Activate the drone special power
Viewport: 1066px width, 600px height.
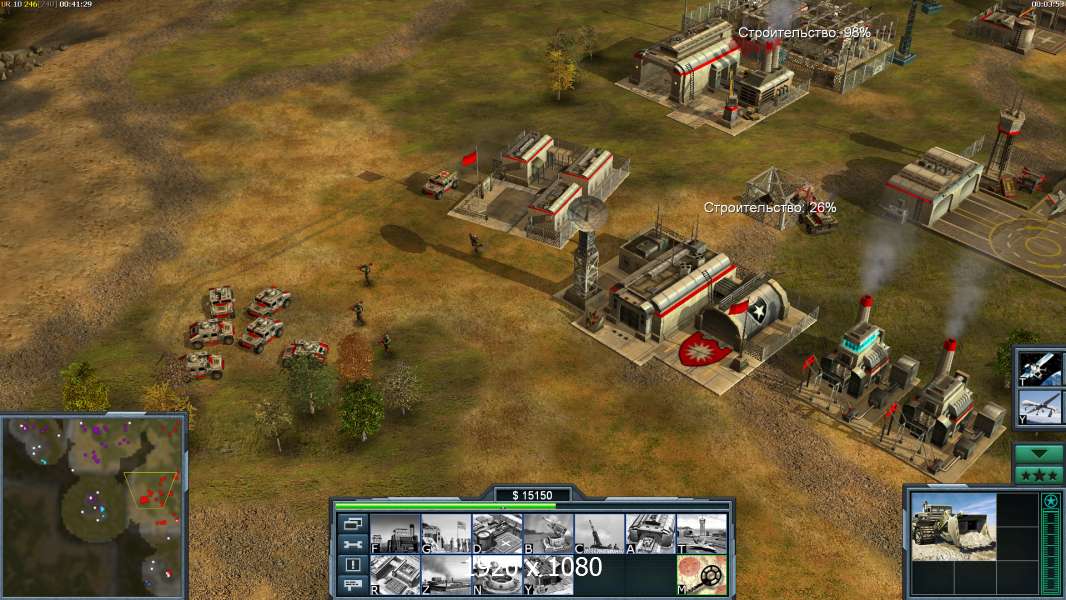[1040, 408]
